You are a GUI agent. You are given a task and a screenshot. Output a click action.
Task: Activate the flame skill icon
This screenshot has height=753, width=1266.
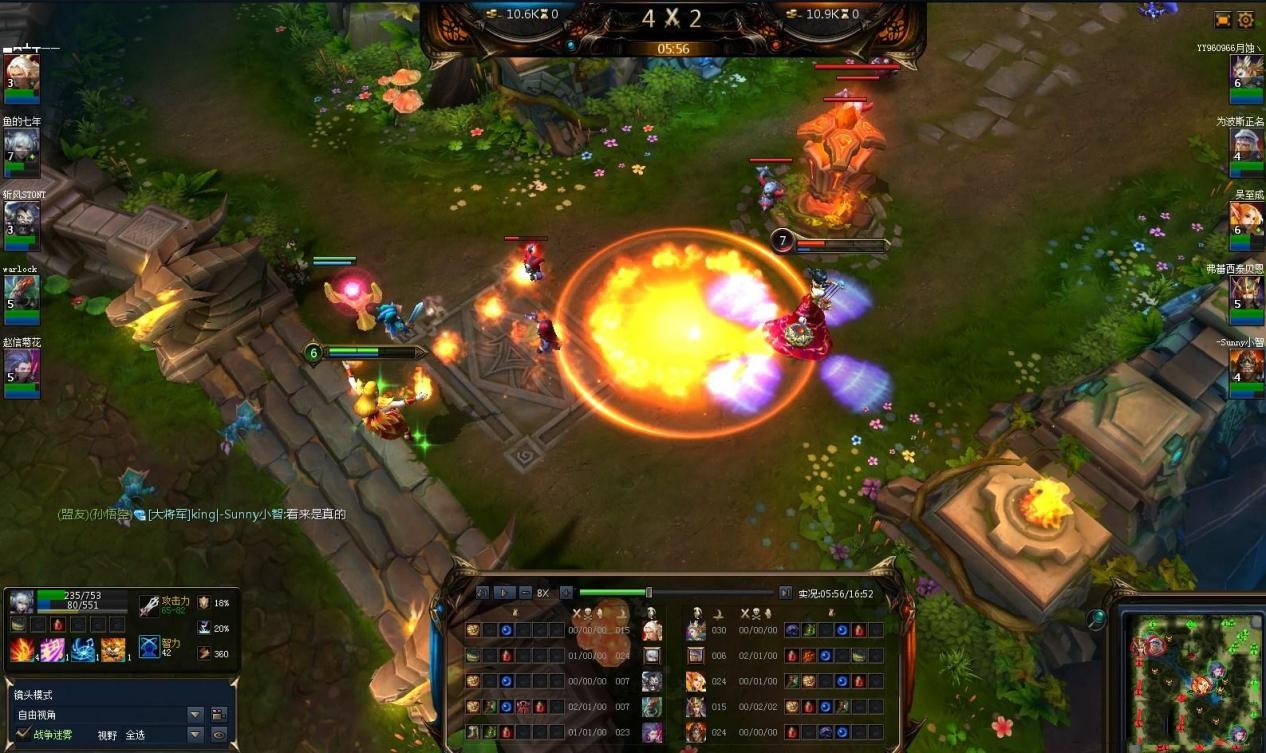(x=22, y=650)
